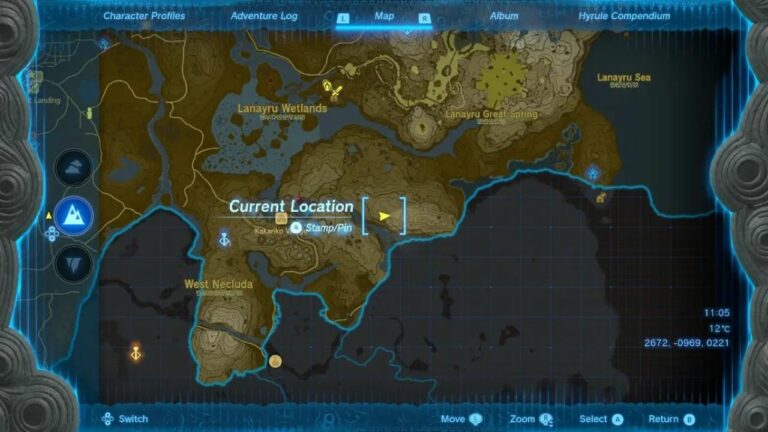The image size is (768, 432).
Task: Click the yellow current location arrow
Action: click(384, 214)
